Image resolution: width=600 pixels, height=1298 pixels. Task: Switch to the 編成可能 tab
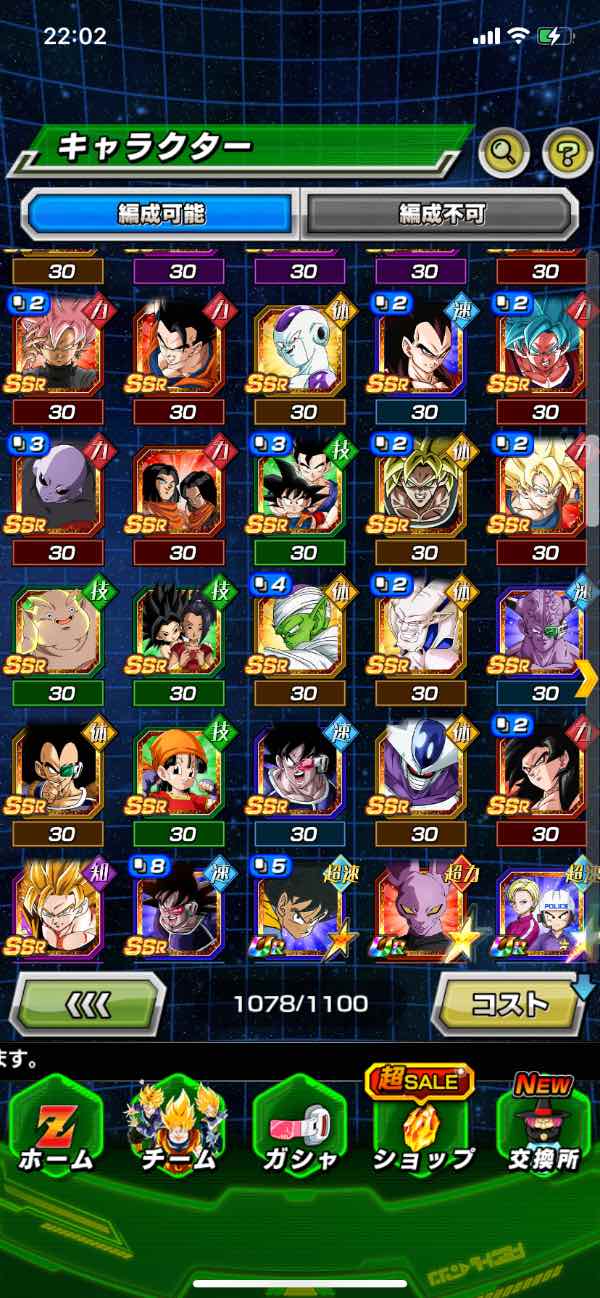tap(160, 213)
